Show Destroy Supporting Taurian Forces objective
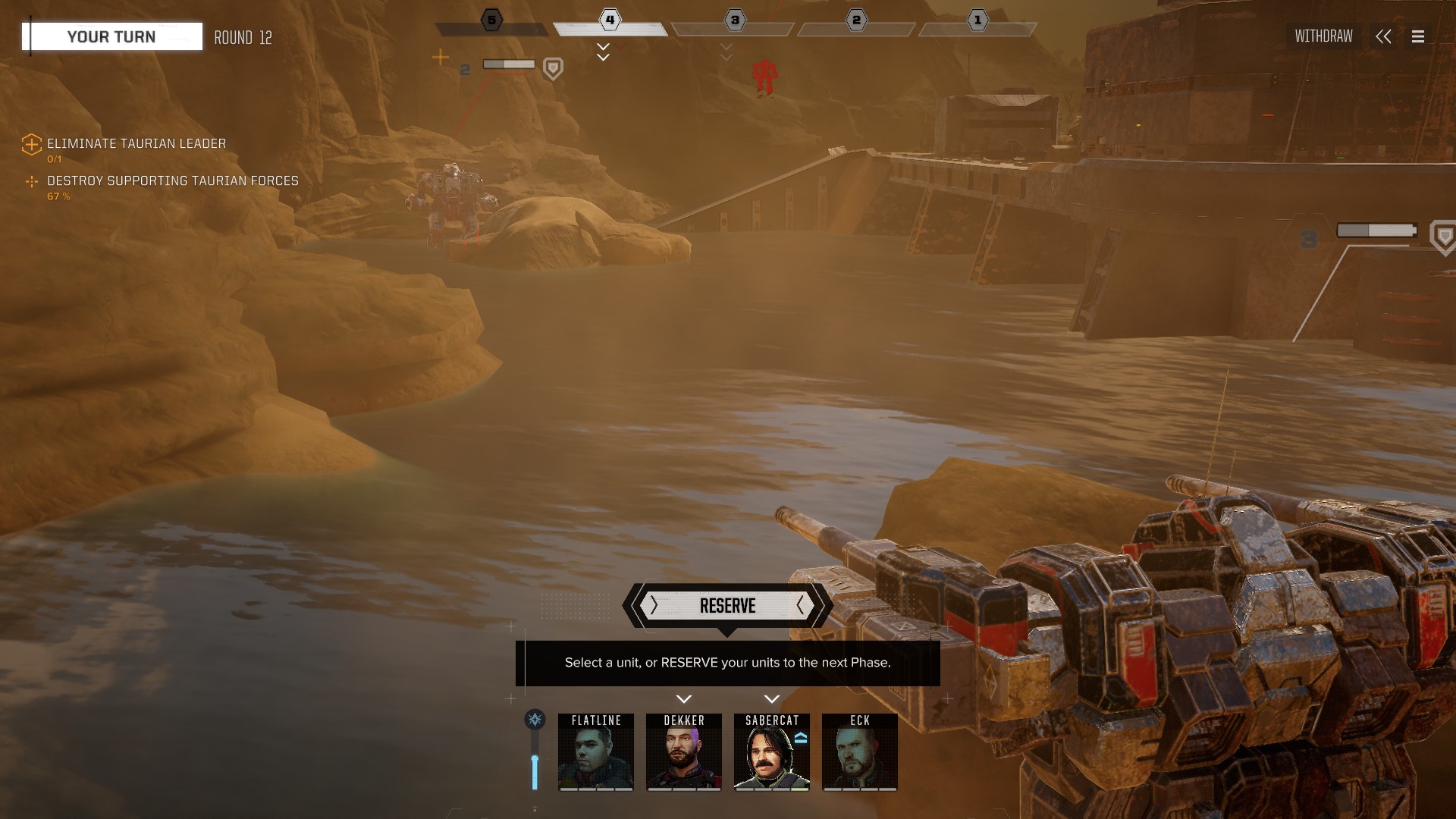This screenshot has height=819, width=1456. tap(172, 180)
